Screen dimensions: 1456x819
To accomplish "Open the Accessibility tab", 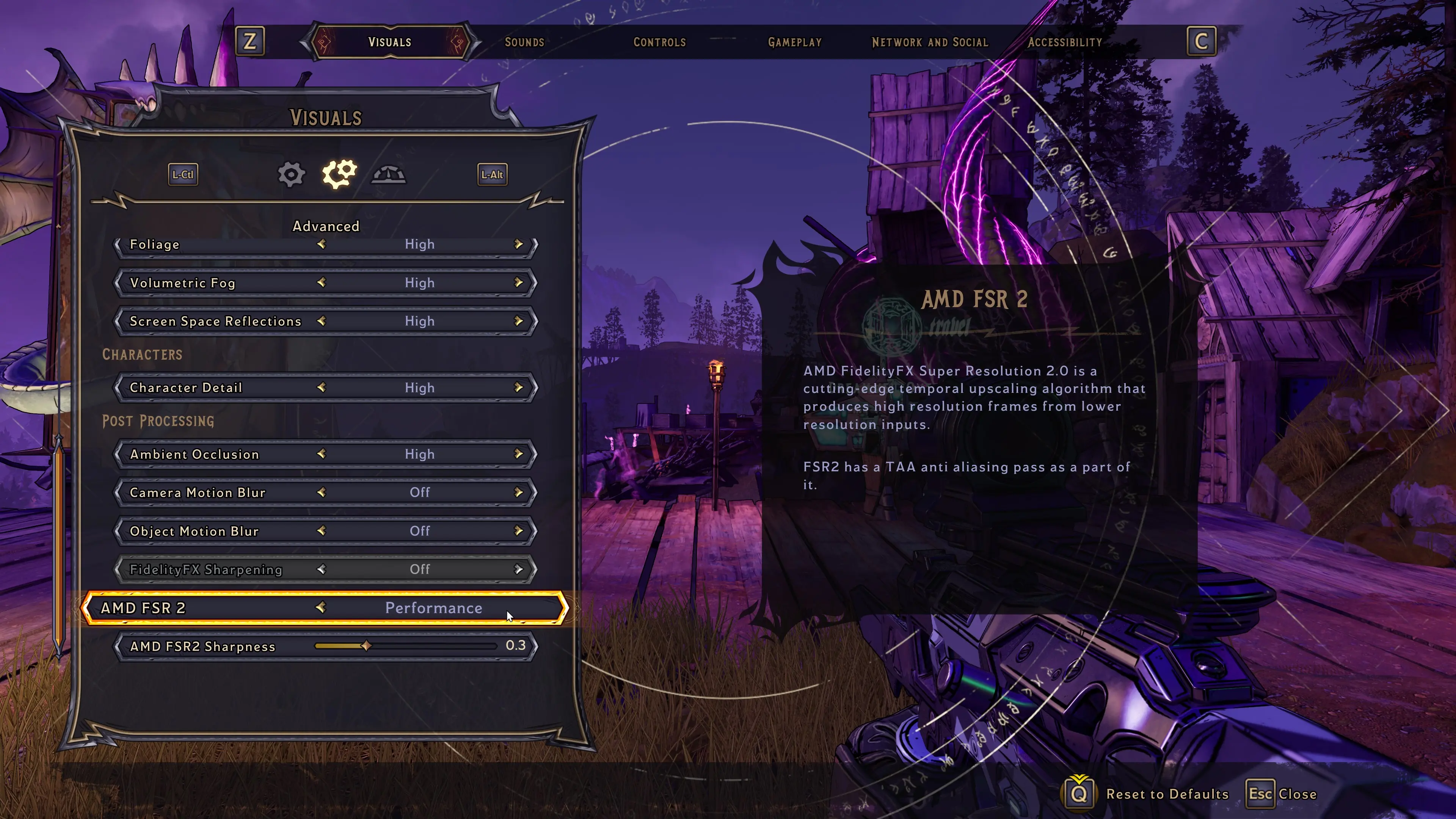I will click(1064, 42).
